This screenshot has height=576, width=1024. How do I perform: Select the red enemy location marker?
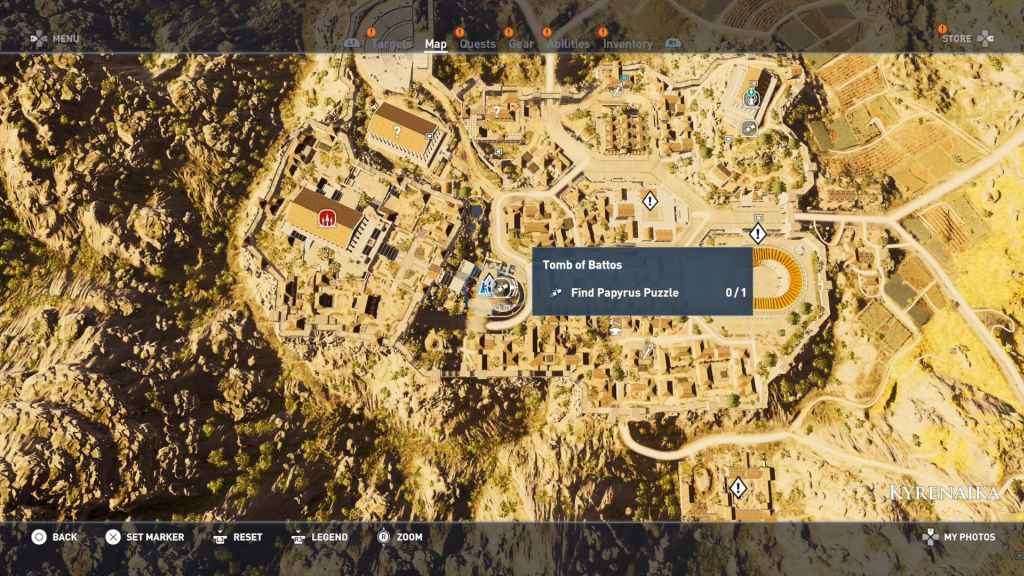click(326, 216)
